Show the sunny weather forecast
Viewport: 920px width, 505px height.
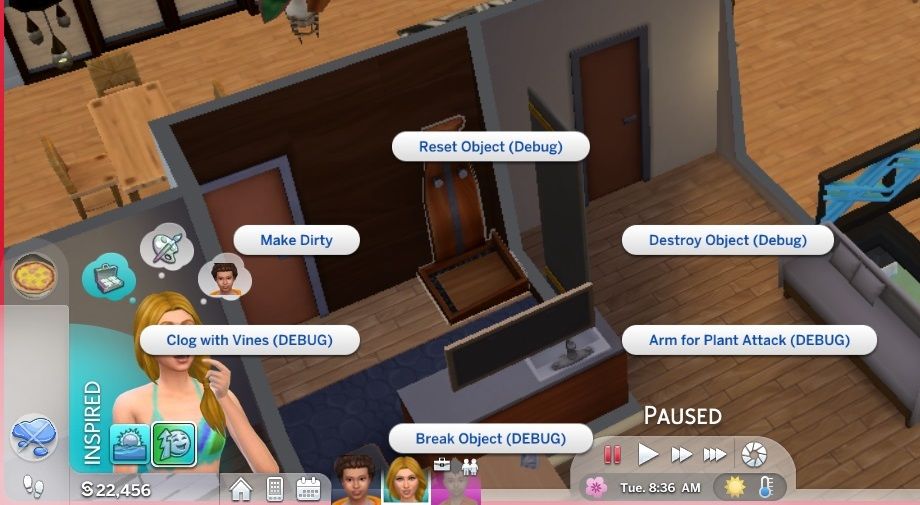coord(735,487)
